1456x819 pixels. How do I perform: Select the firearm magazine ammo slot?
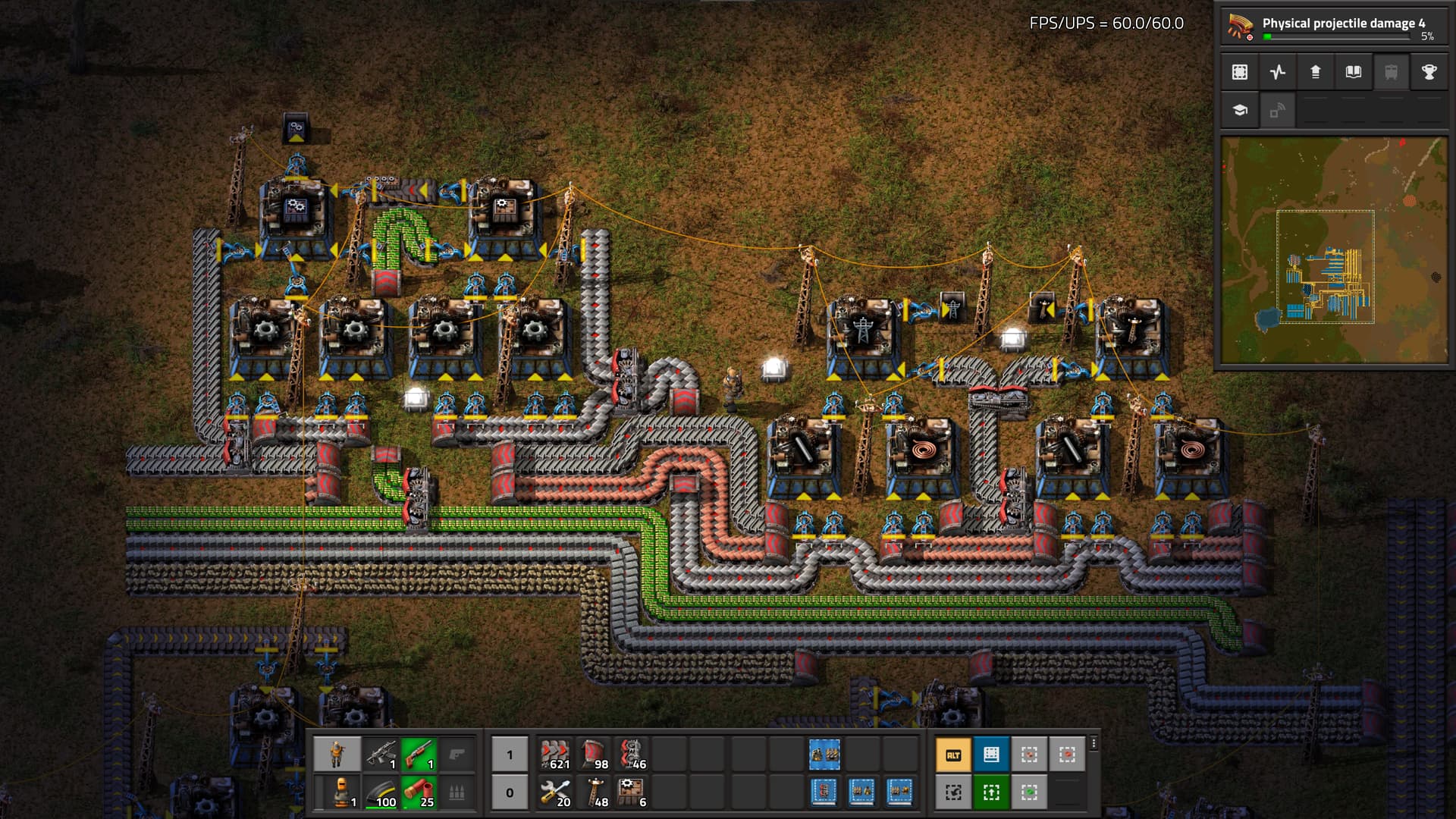point(381,792)
